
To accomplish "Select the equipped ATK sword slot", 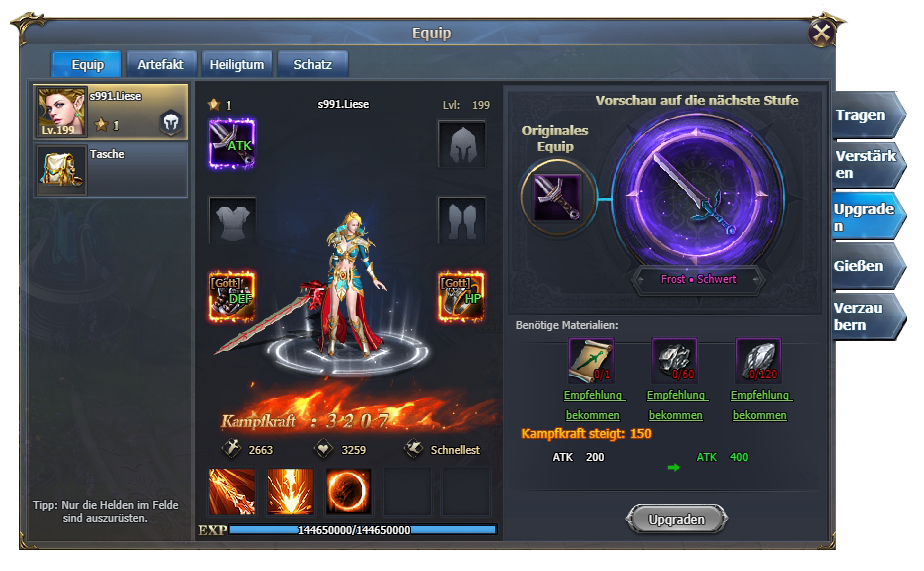I will click(232, 144).
